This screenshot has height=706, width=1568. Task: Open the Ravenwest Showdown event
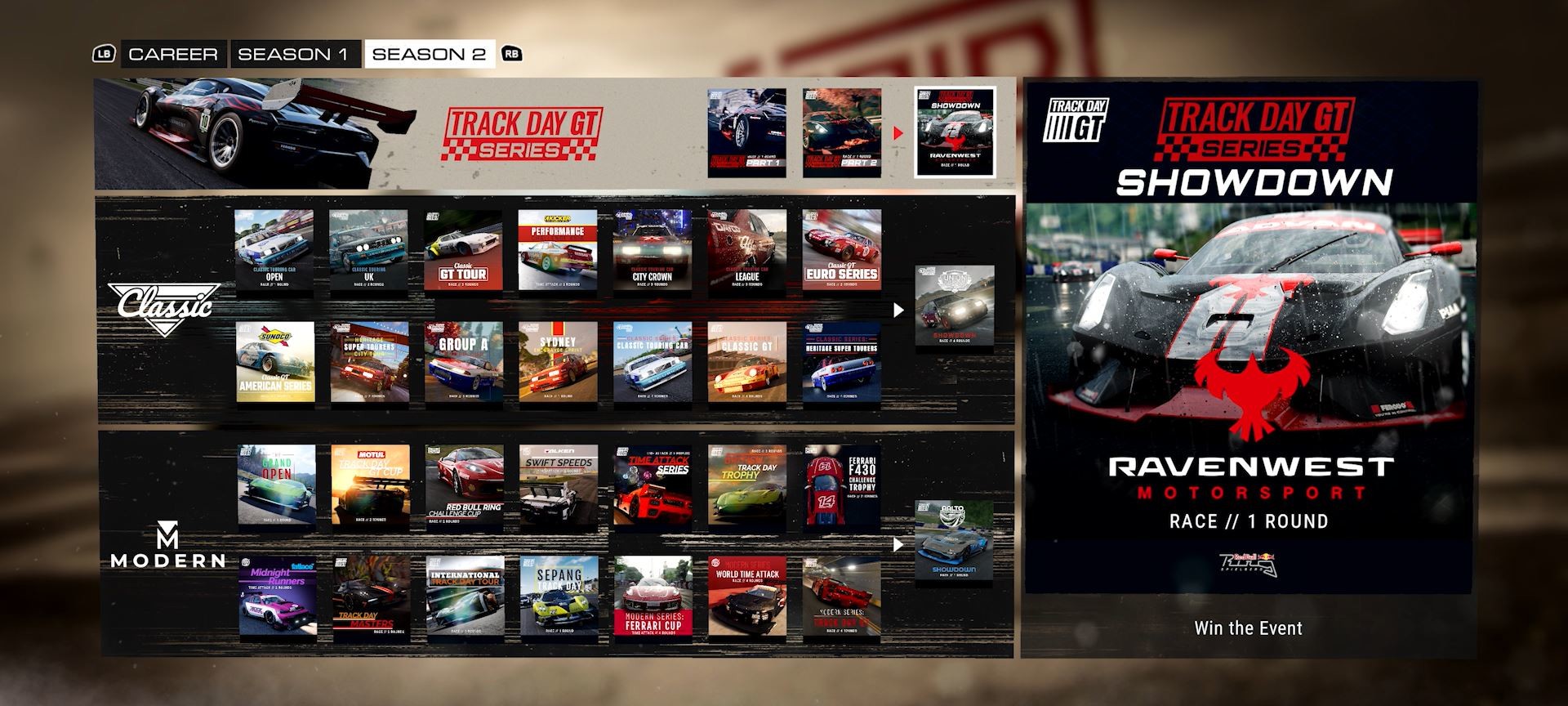952,134
